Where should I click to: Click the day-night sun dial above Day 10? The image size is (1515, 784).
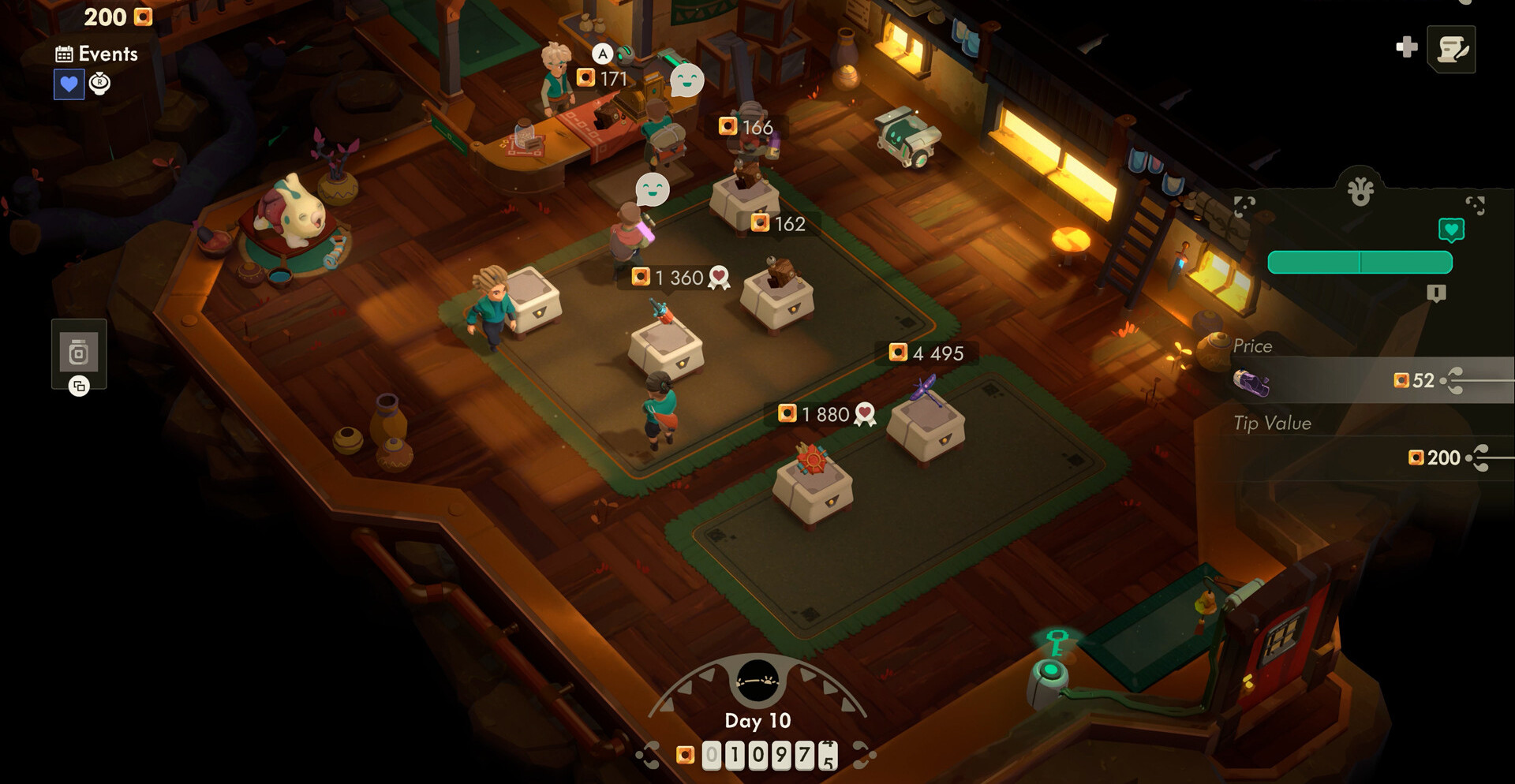(757, 680)
